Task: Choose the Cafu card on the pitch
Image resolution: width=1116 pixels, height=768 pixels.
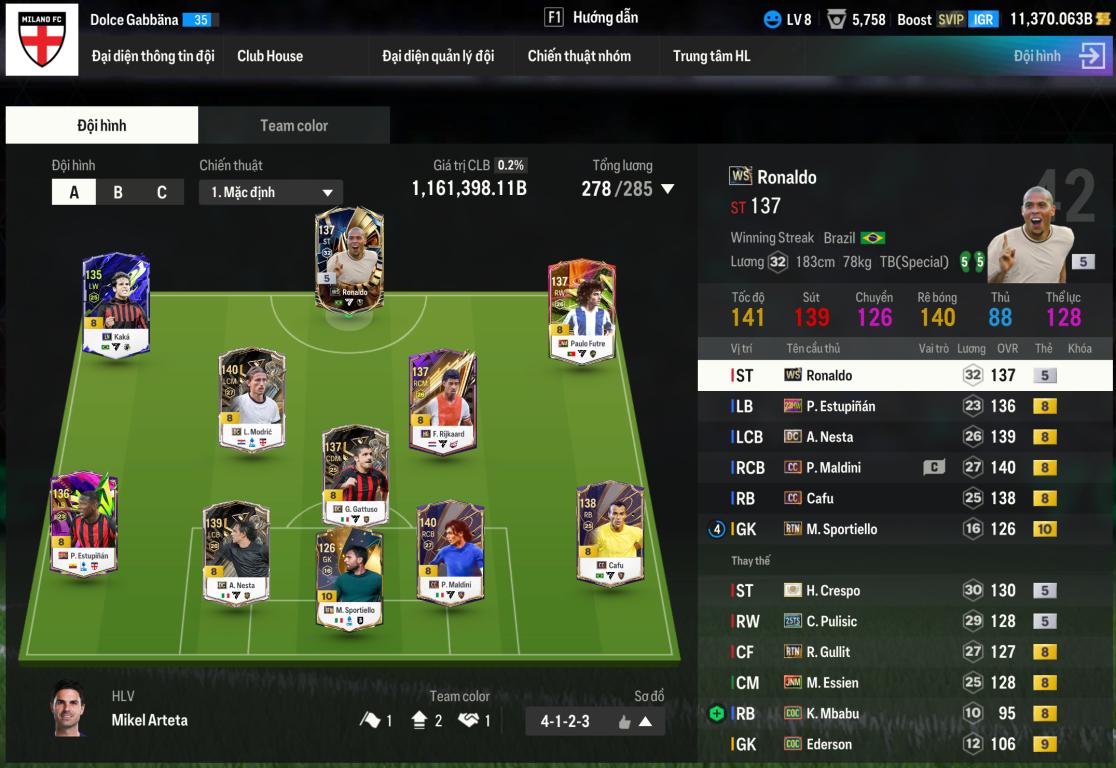Action: [609, 533]
